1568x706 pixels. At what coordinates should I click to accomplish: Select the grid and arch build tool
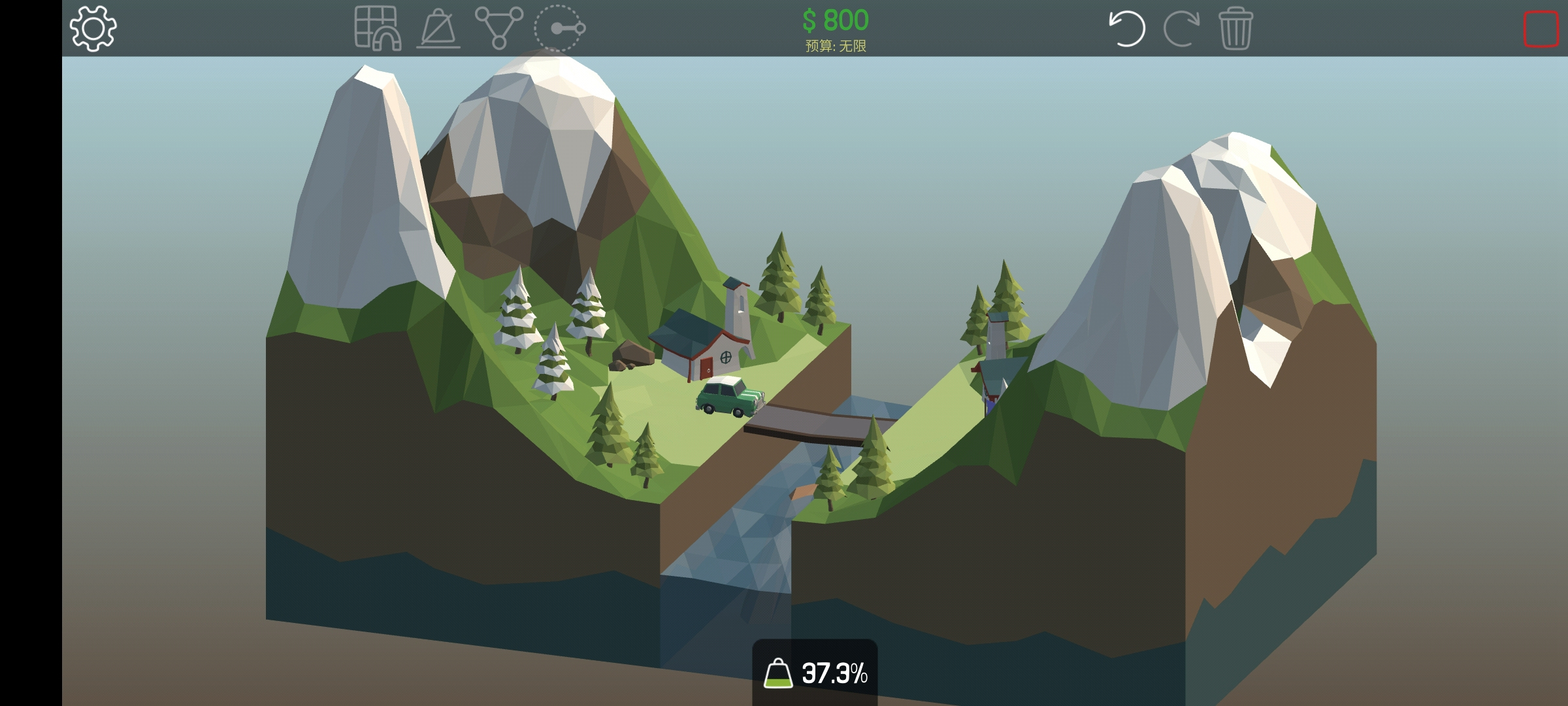coord(378,28)
